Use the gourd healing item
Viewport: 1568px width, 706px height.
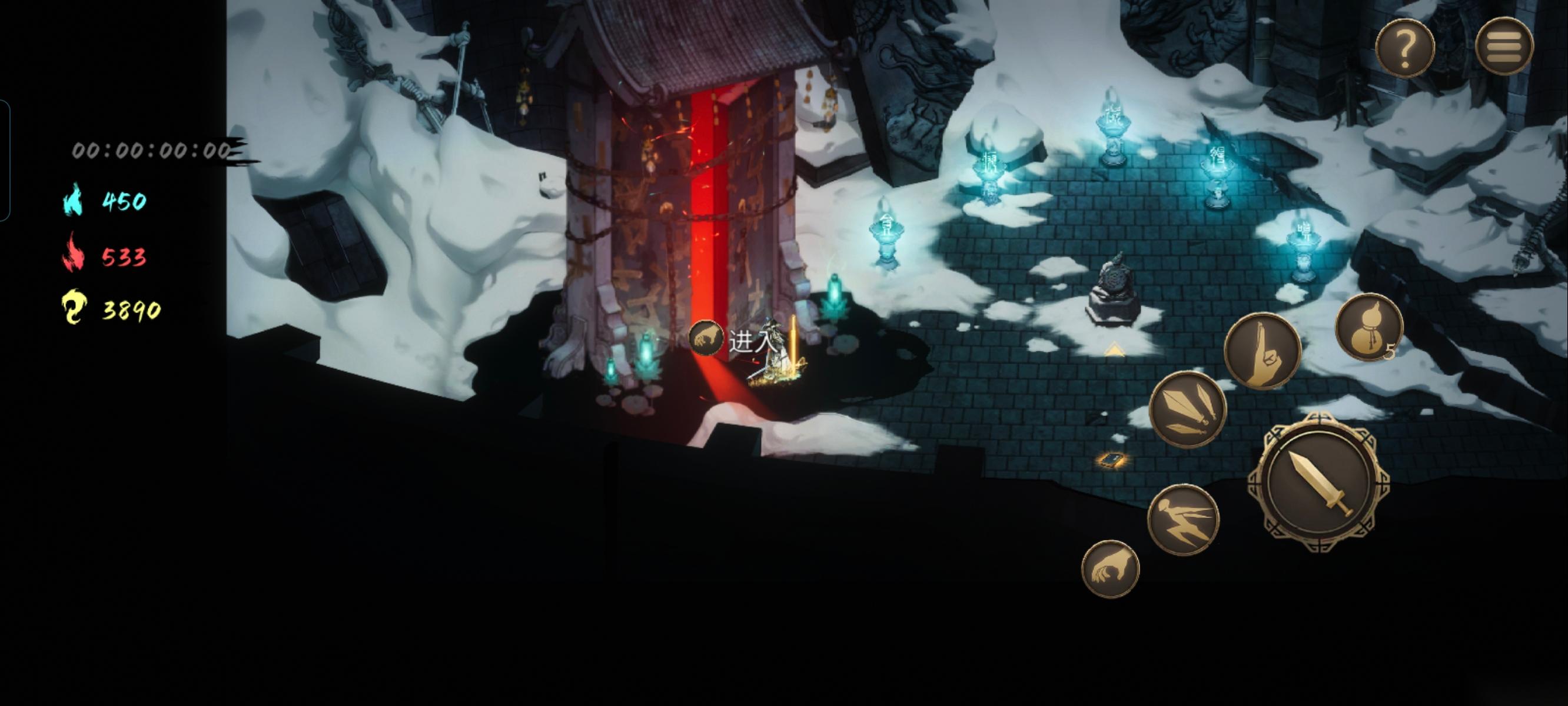[1368, 327]
